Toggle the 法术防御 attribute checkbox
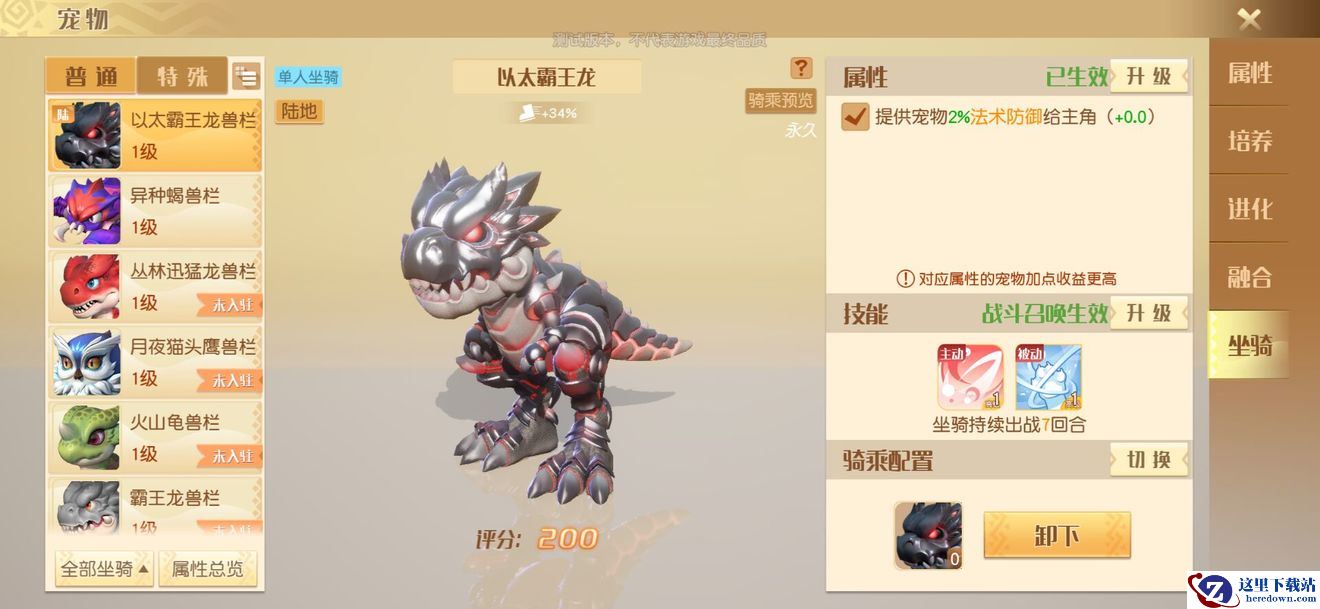Viewport: 1320px width, 609px height. click(x=855, y=117)
